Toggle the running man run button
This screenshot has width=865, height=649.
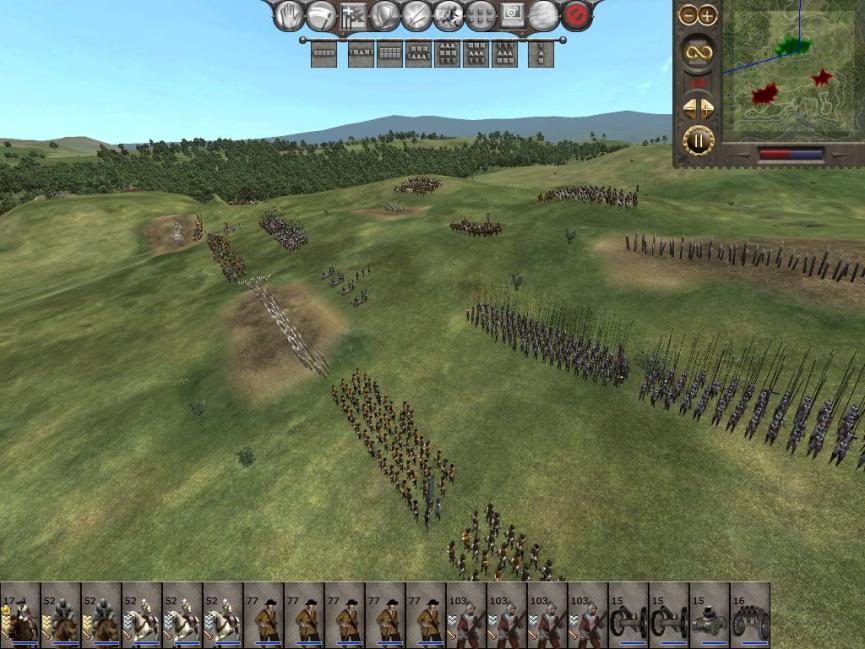point(448,15)
